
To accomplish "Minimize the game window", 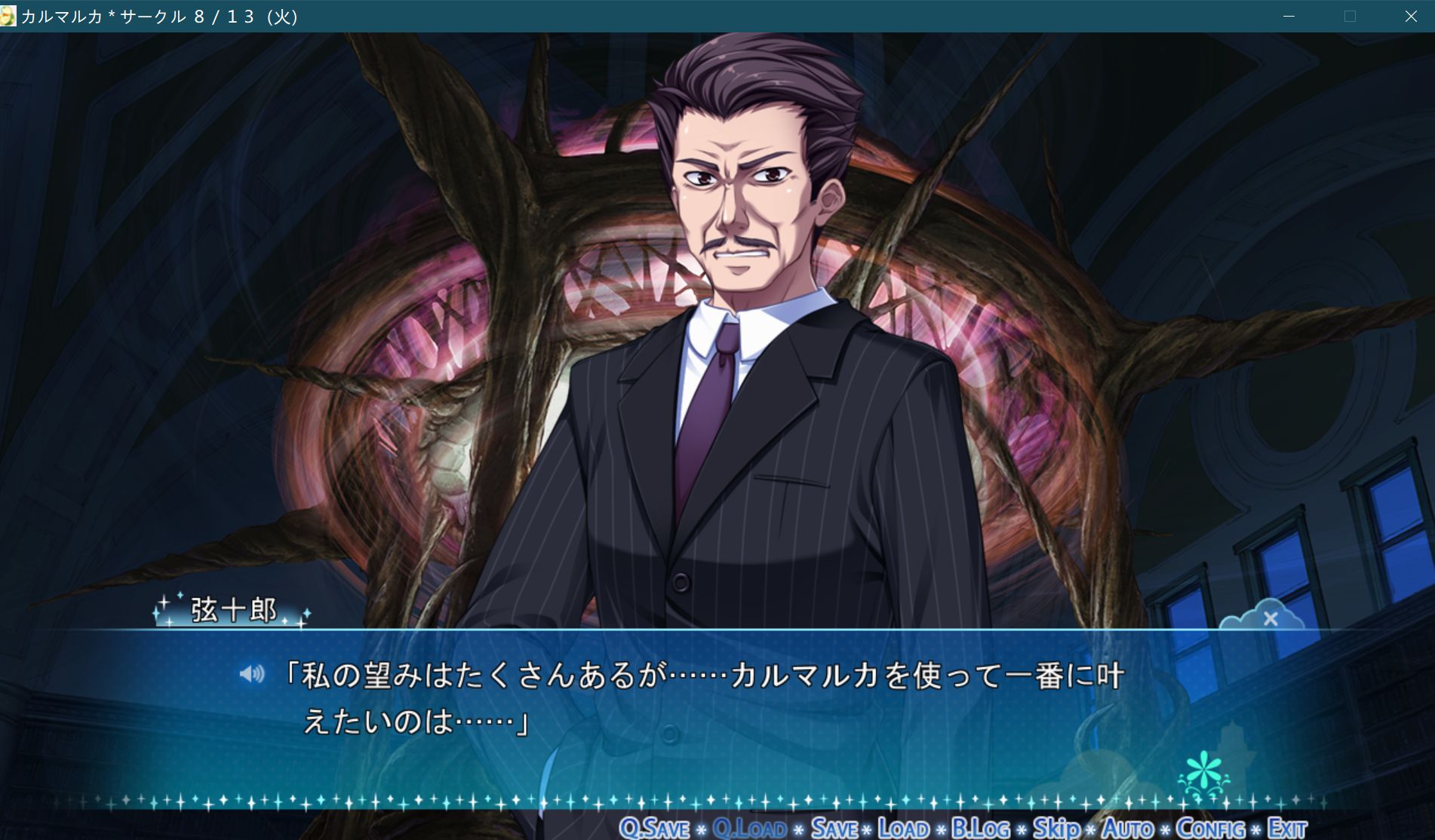I will (1286, 15).
